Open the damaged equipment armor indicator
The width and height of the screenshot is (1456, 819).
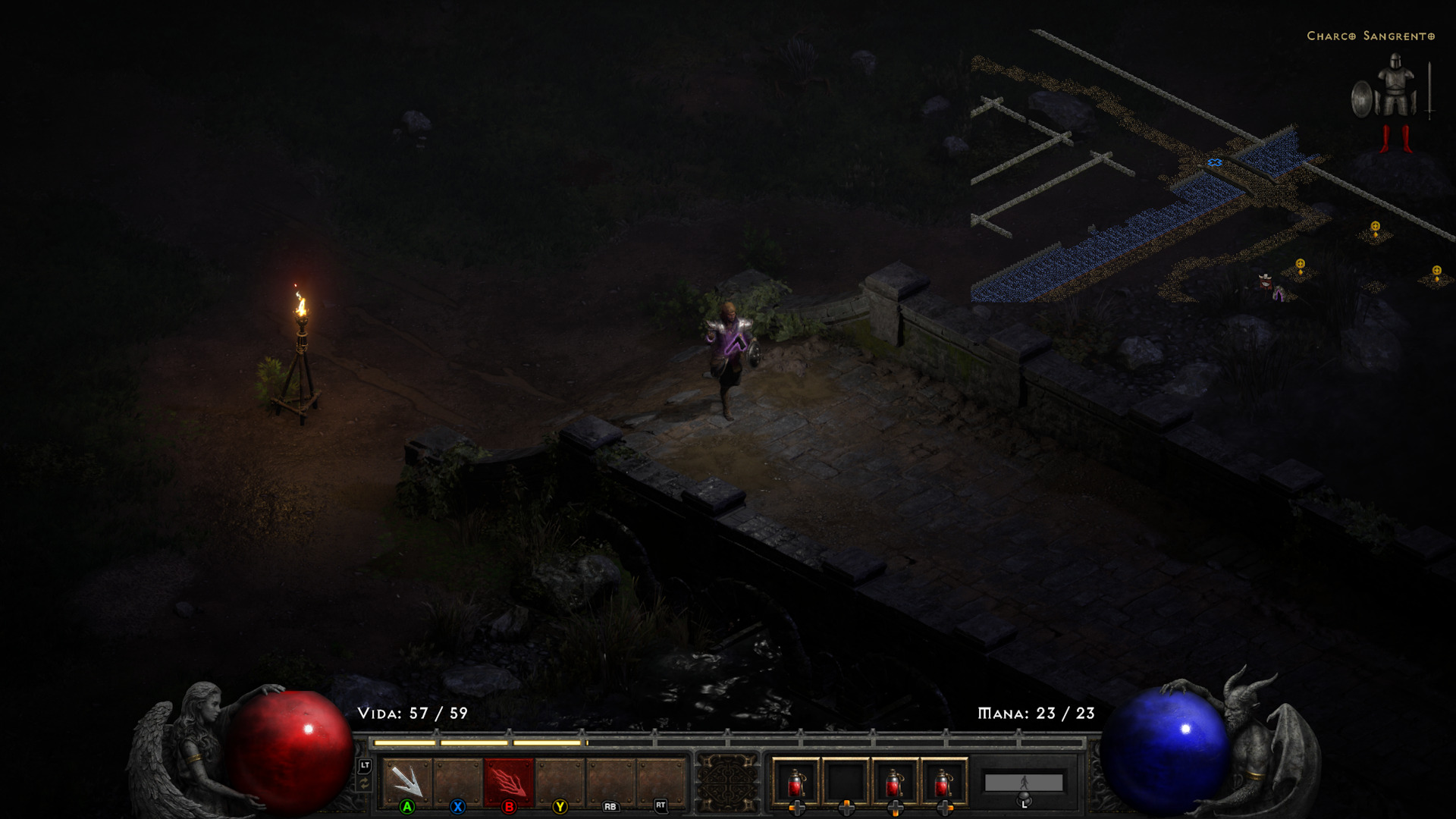pyautogui.click(x=1392, y=104)
